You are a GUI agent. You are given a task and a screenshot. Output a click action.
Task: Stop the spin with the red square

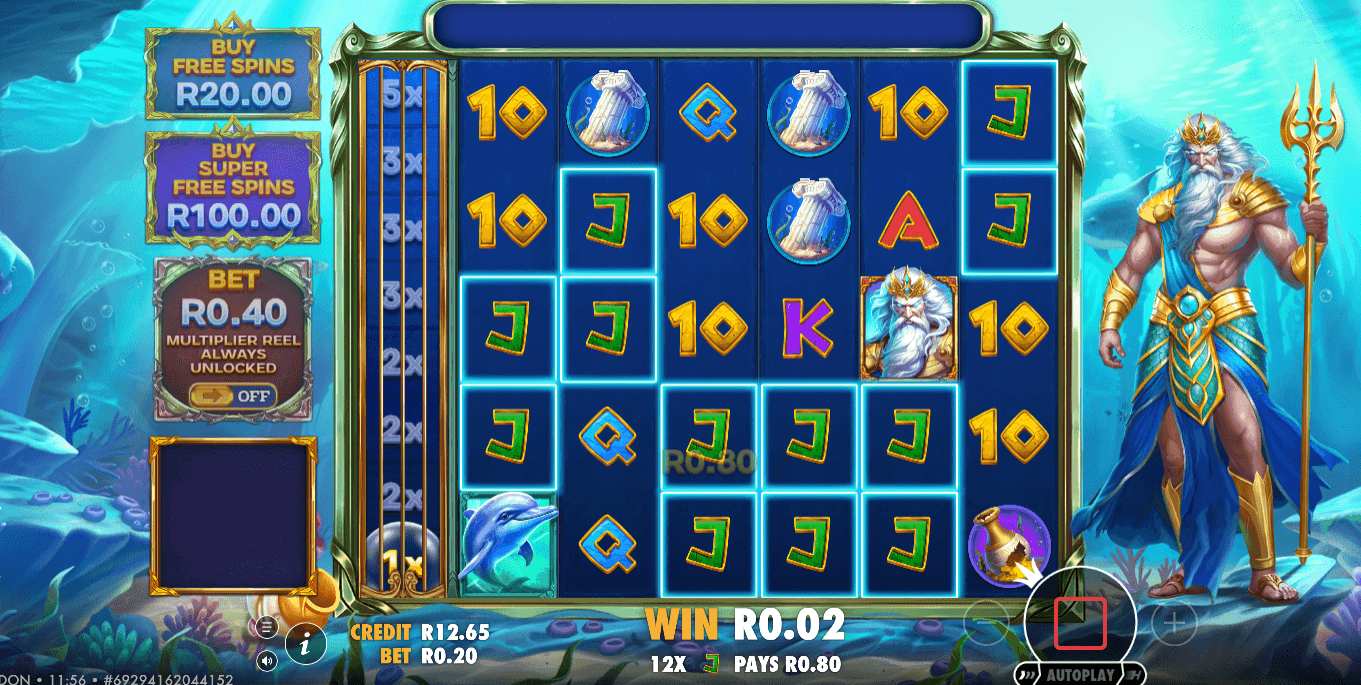click(x=1080, y=622)
